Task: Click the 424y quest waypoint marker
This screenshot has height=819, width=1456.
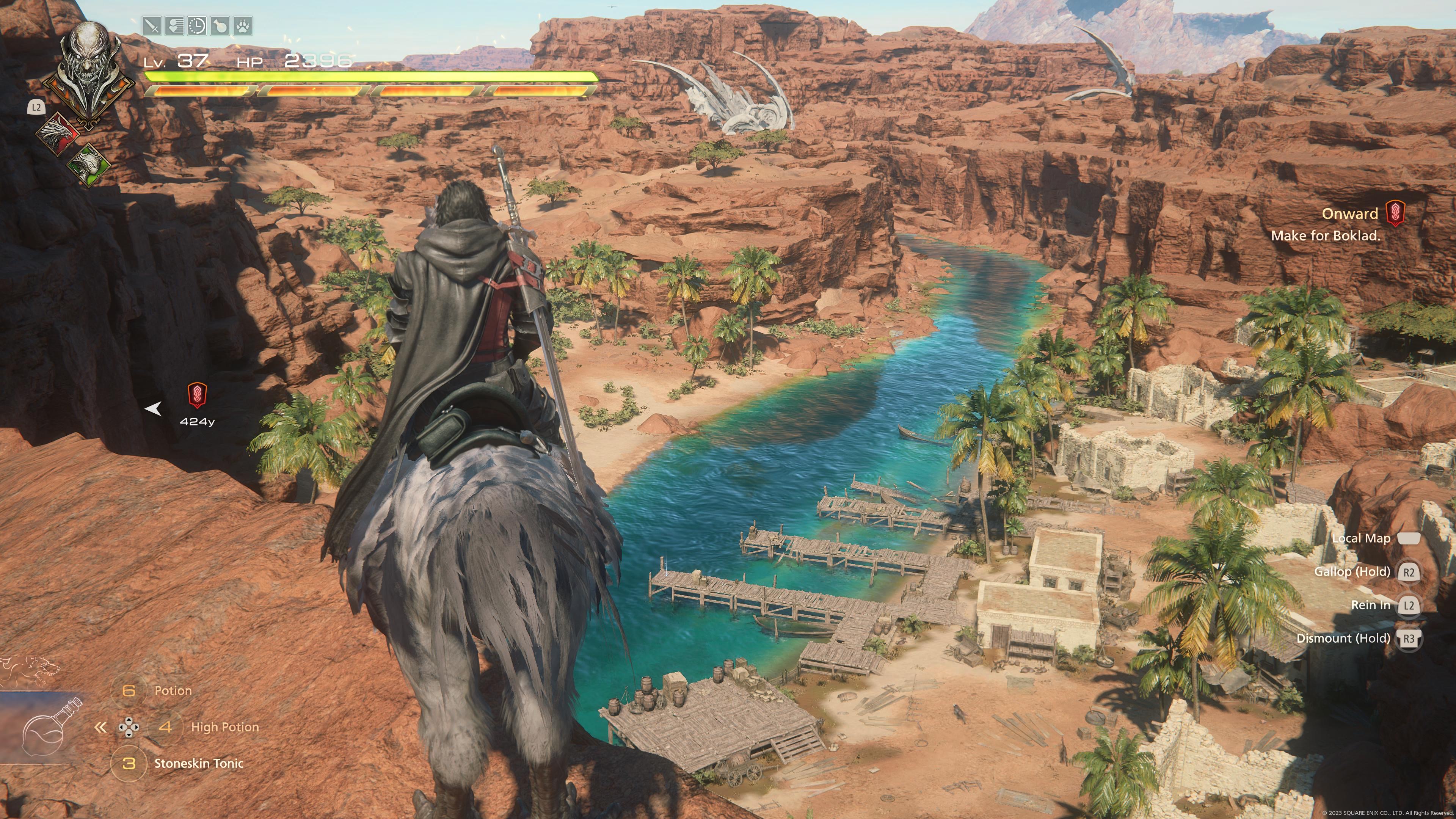Action: [x=197, y=395]
